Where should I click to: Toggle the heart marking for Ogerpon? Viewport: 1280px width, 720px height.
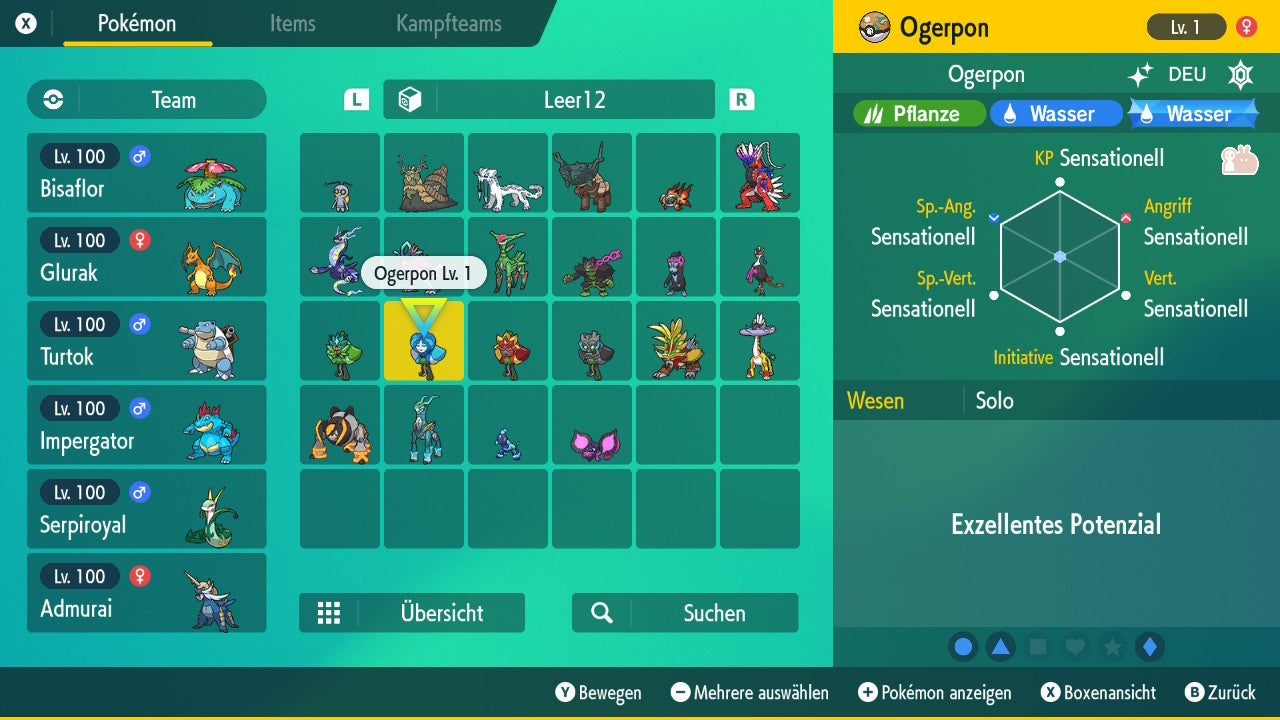1075,647
